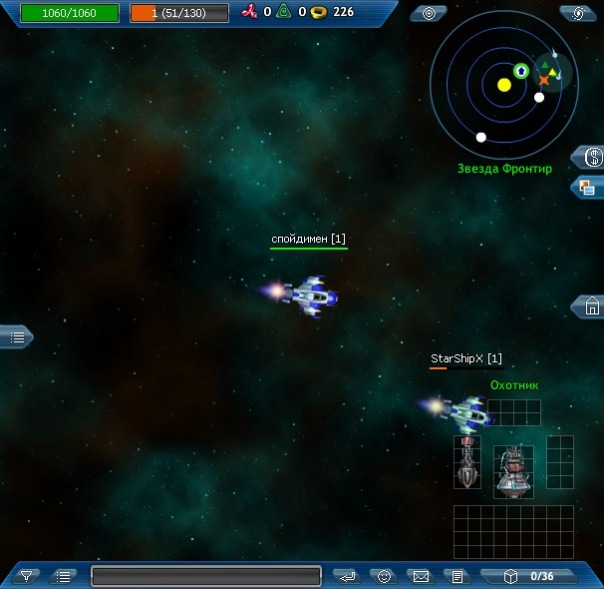
Task: Expand the left side list panel tab
Action: point(16,337)
